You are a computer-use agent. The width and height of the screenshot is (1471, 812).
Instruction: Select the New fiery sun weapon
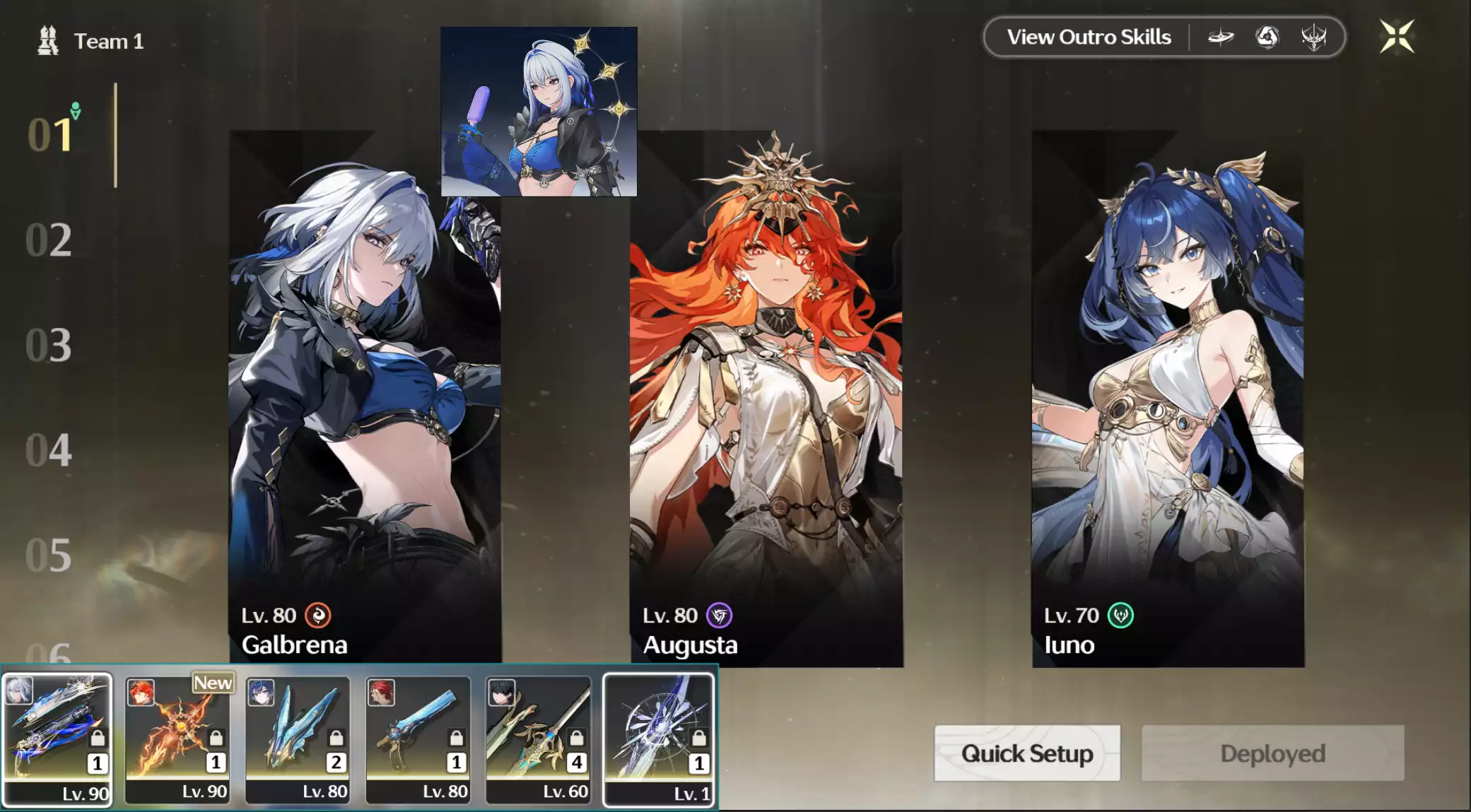(177, 739)
